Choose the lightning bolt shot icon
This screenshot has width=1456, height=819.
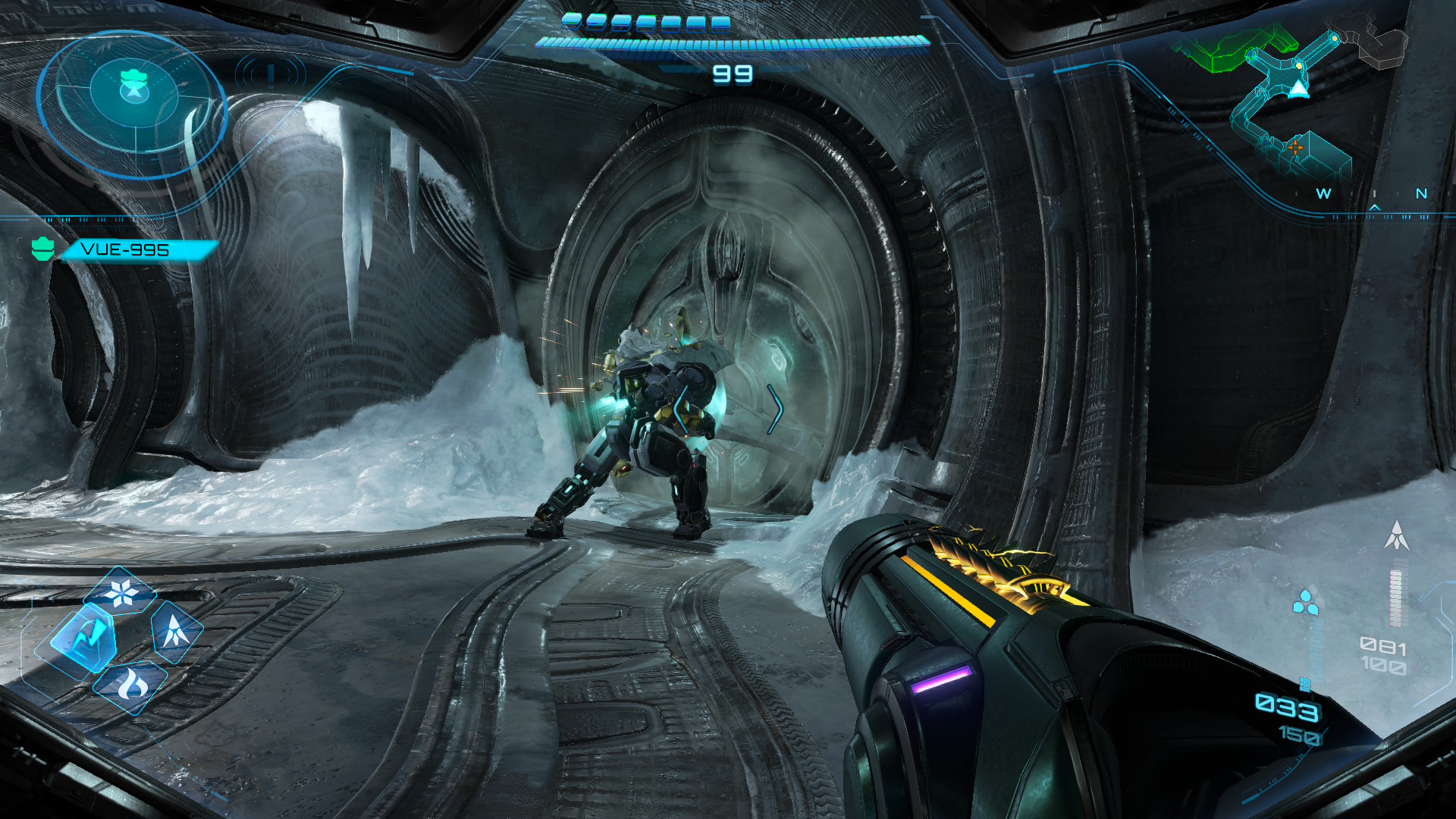click(84, 639)
